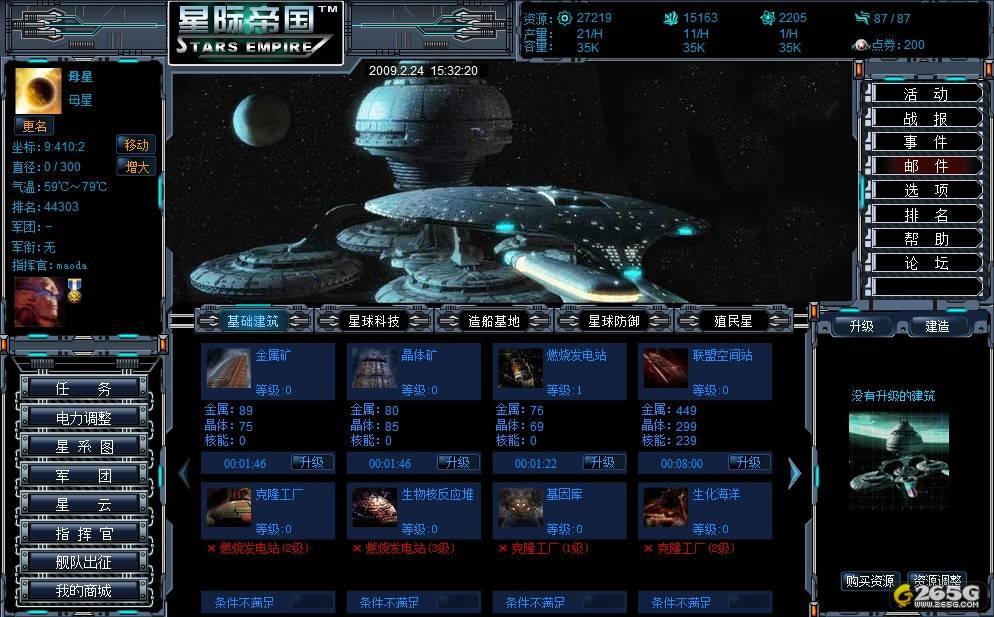994x617 pixels.
Task: Open the 指挥官 commander menu
Action: click(x=84, y=533)
